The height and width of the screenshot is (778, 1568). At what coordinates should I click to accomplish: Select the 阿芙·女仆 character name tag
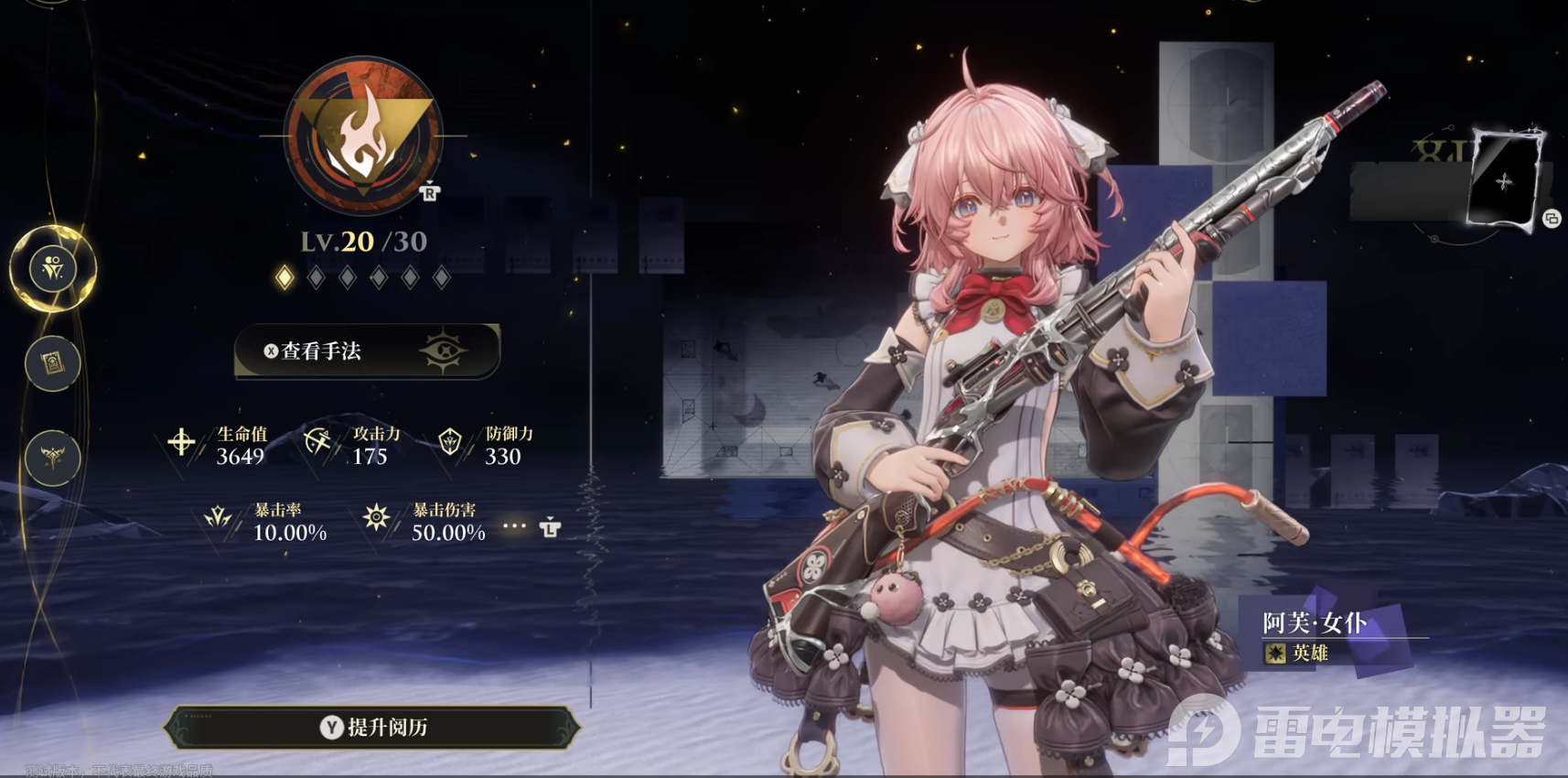[1315, 623]
